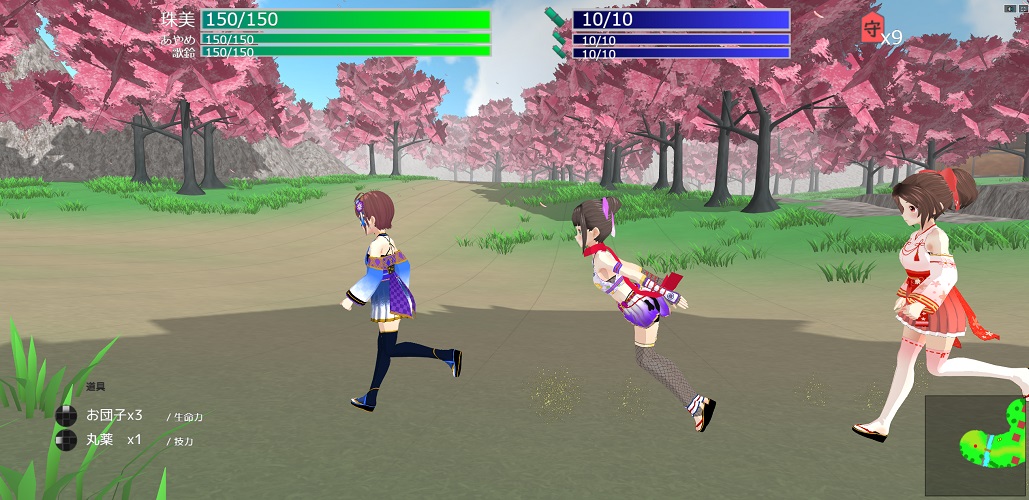Click the fullscreen button

[x=1021, y=6]
